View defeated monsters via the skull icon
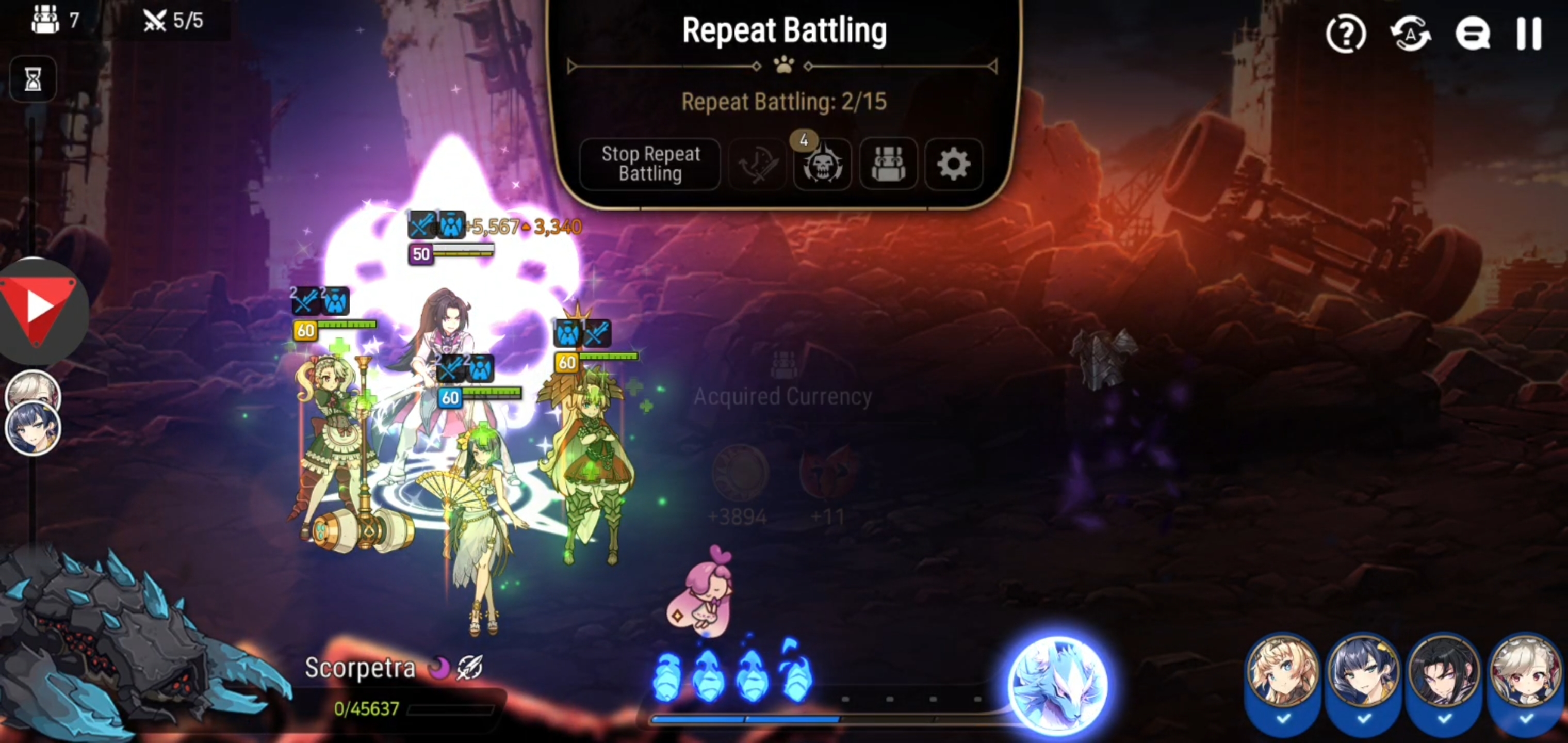Image resolution: width=1568 pixels, height=743 pixels. [x=822, y=166]
